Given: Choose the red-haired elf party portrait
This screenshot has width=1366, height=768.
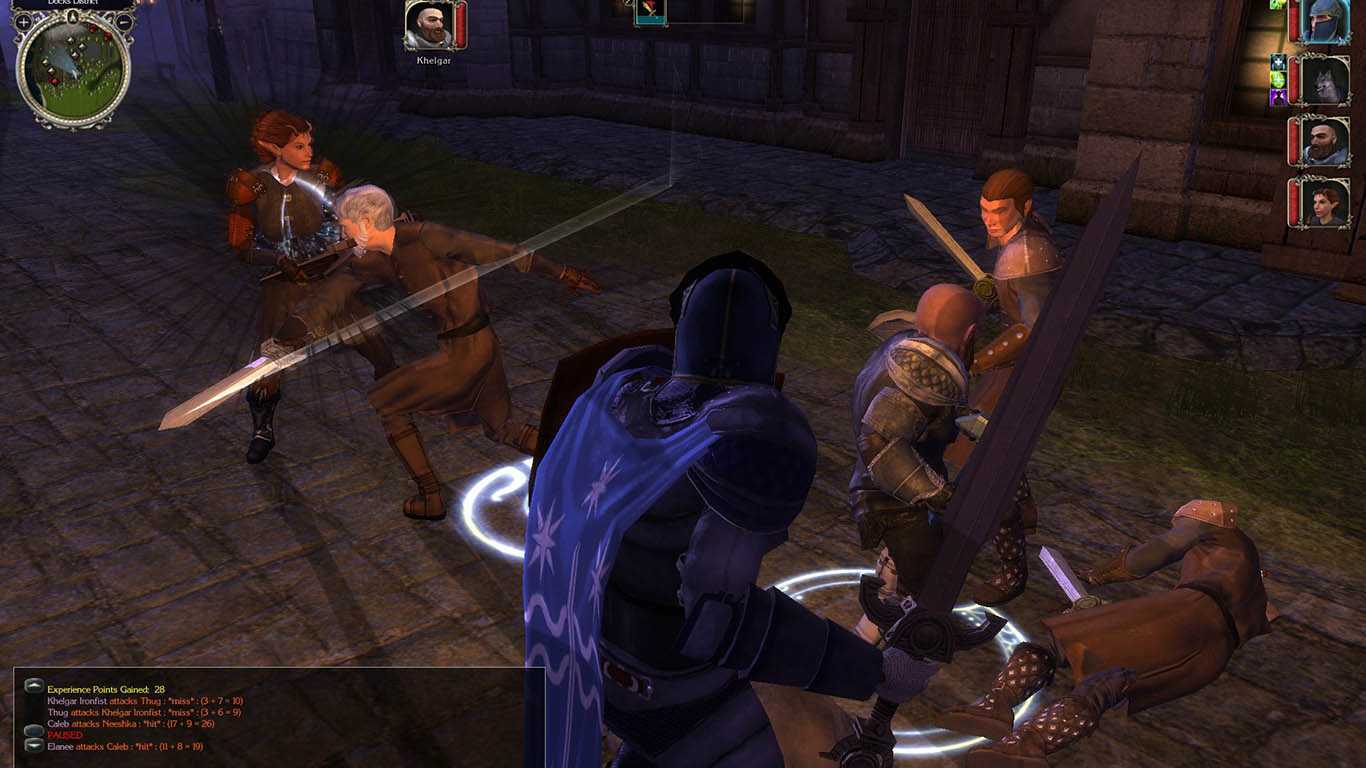Looking at the screenshot, I should (x=1326, y=203).
